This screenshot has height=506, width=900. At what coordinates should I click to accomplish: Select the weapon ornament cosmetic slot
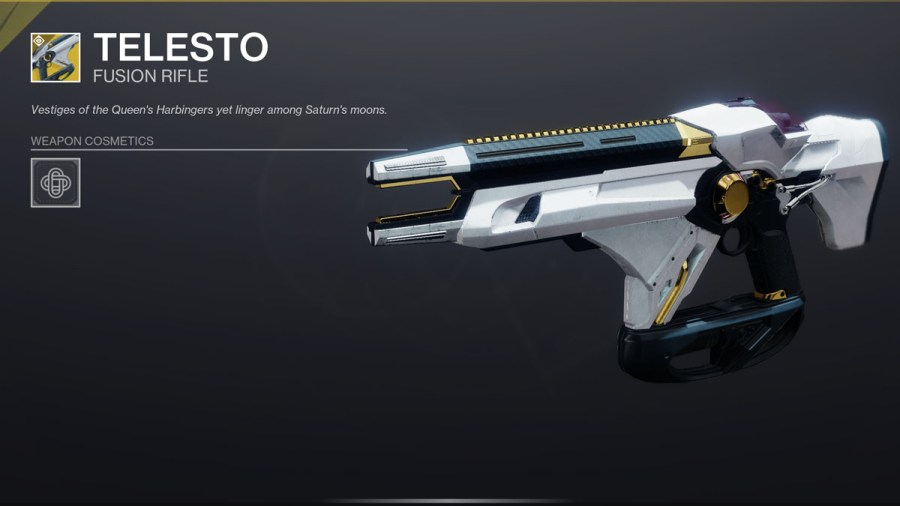pos(56,183)
